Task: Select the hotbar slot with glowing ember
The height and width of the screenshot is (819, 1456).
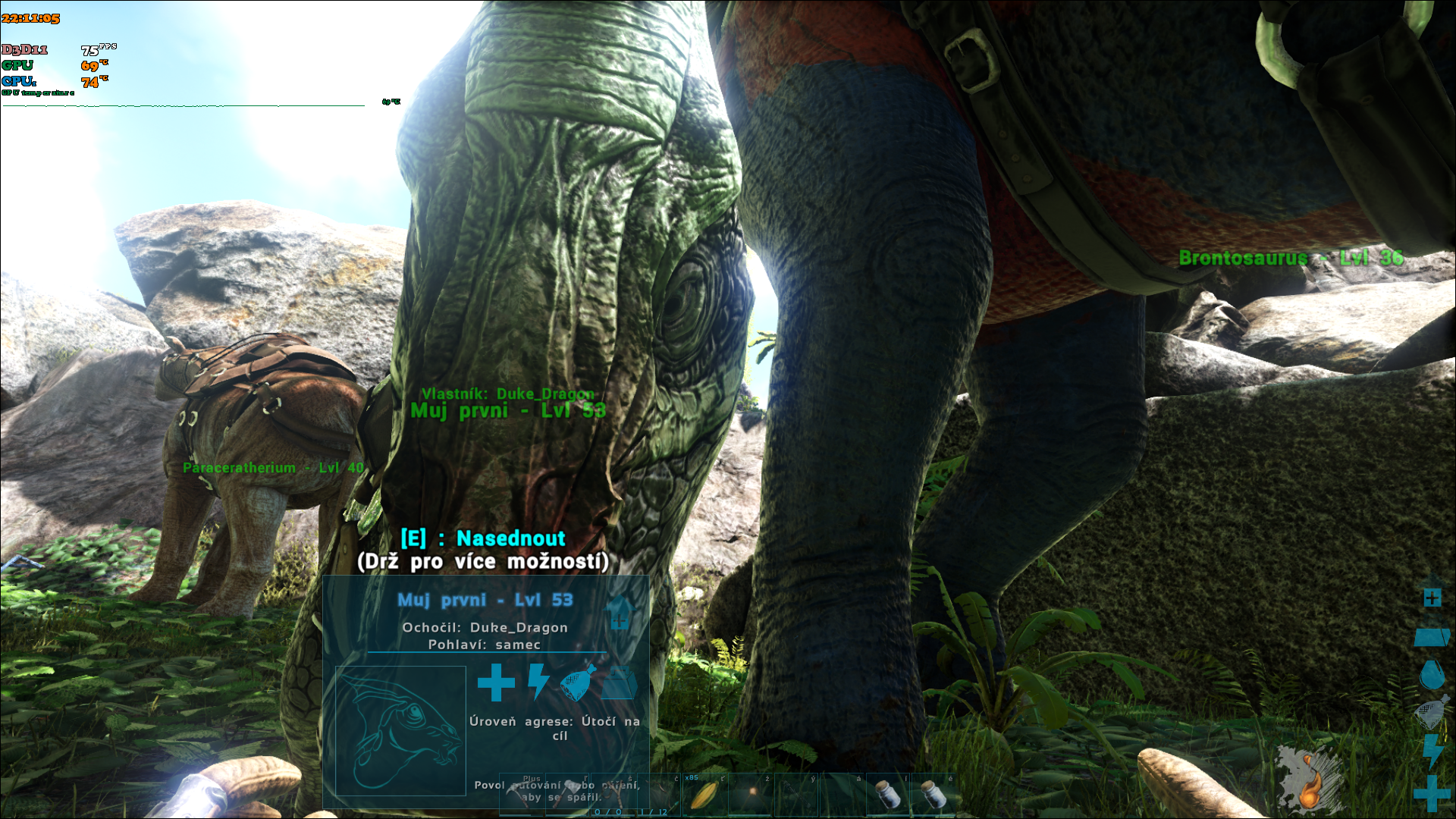Action: pyautogui.click(x=751, y=794)
